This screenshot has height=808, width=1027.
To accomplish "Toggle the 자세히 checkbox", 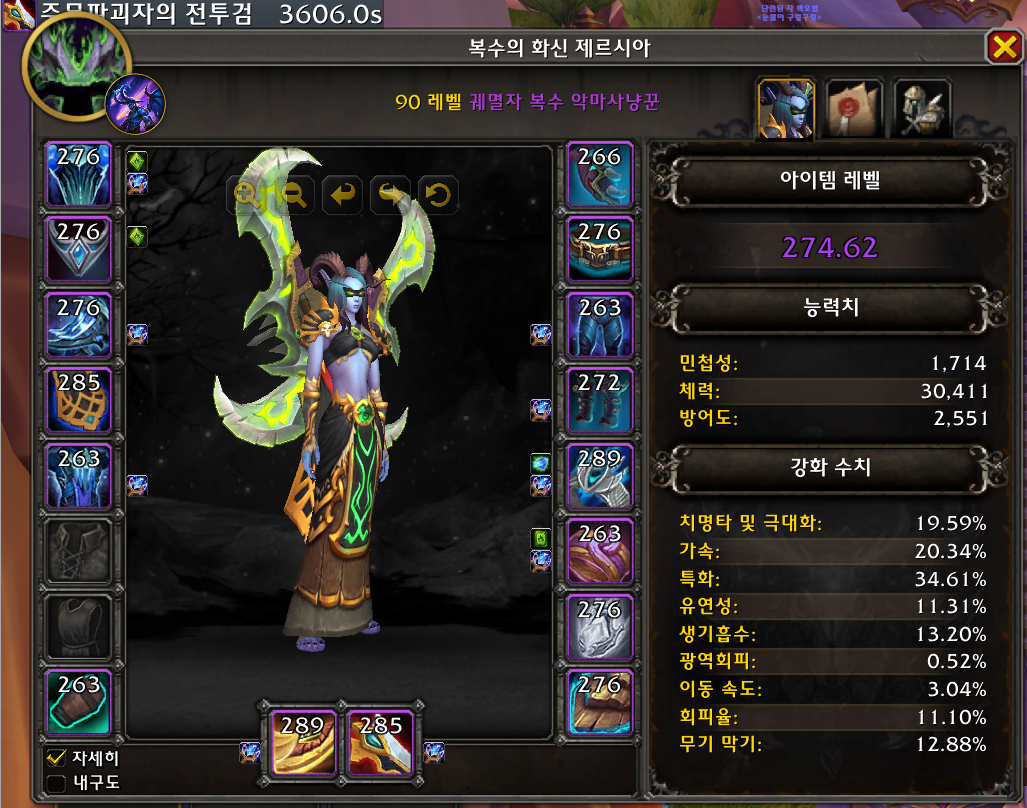I will point(57,758).
